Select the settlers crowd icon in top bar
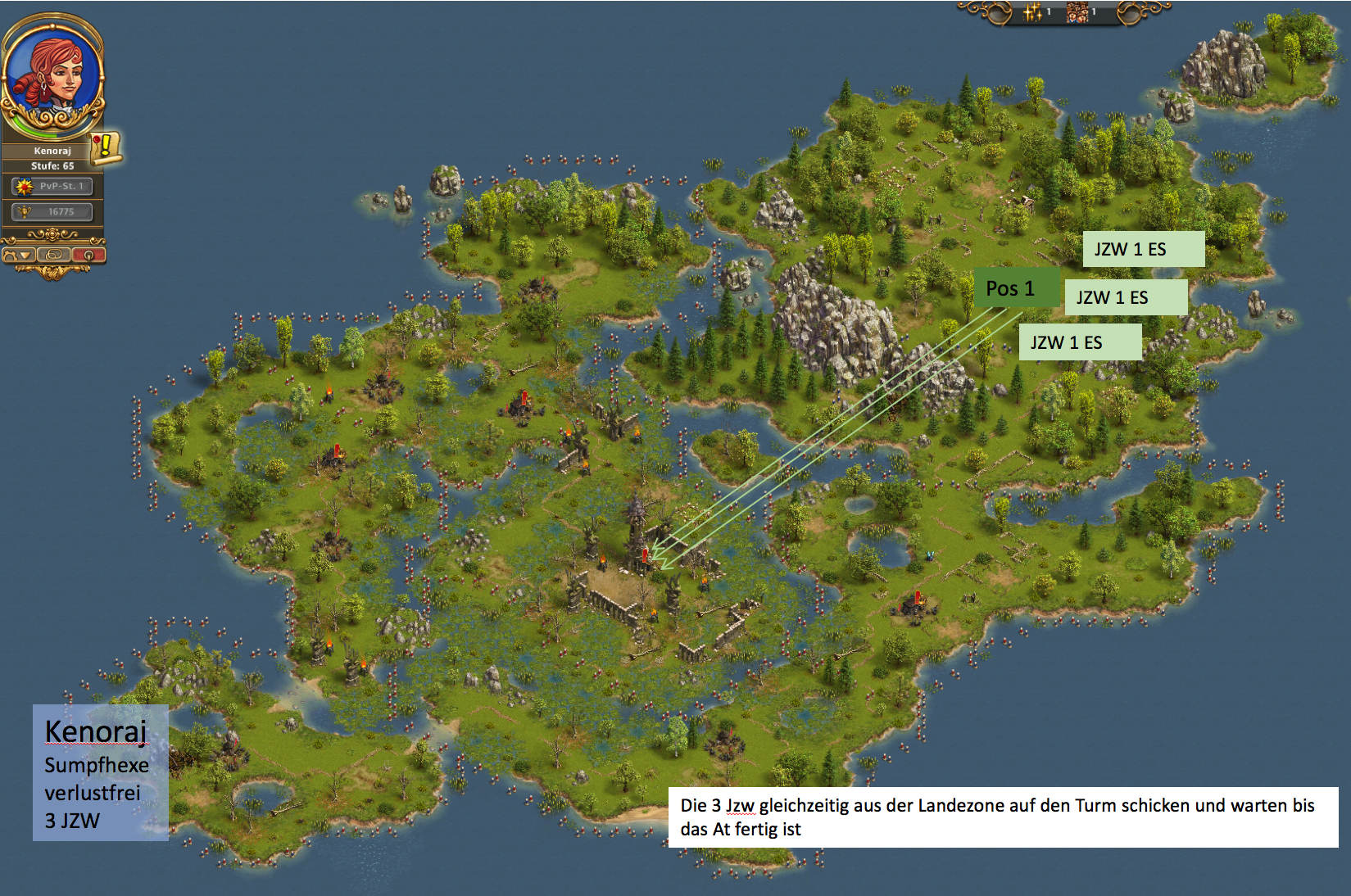The width and height of the screenshot is (1351, 896). (1077, 11)
